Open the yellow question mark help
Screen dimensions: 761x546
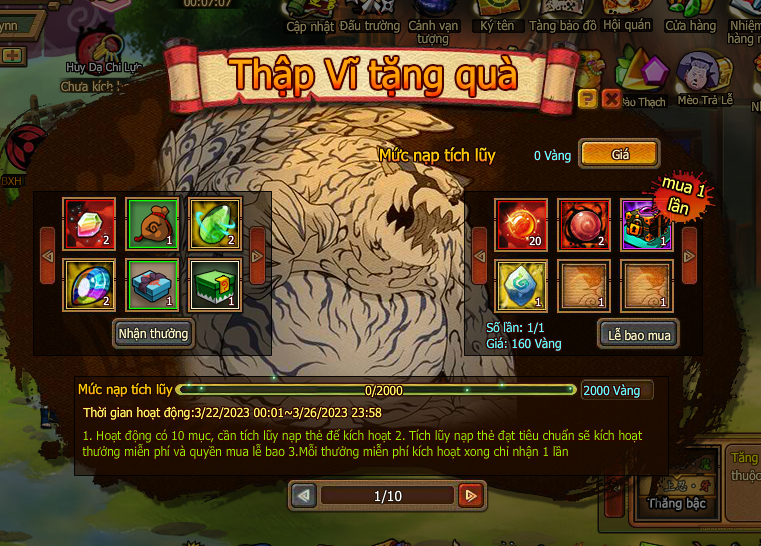[587, 98]
